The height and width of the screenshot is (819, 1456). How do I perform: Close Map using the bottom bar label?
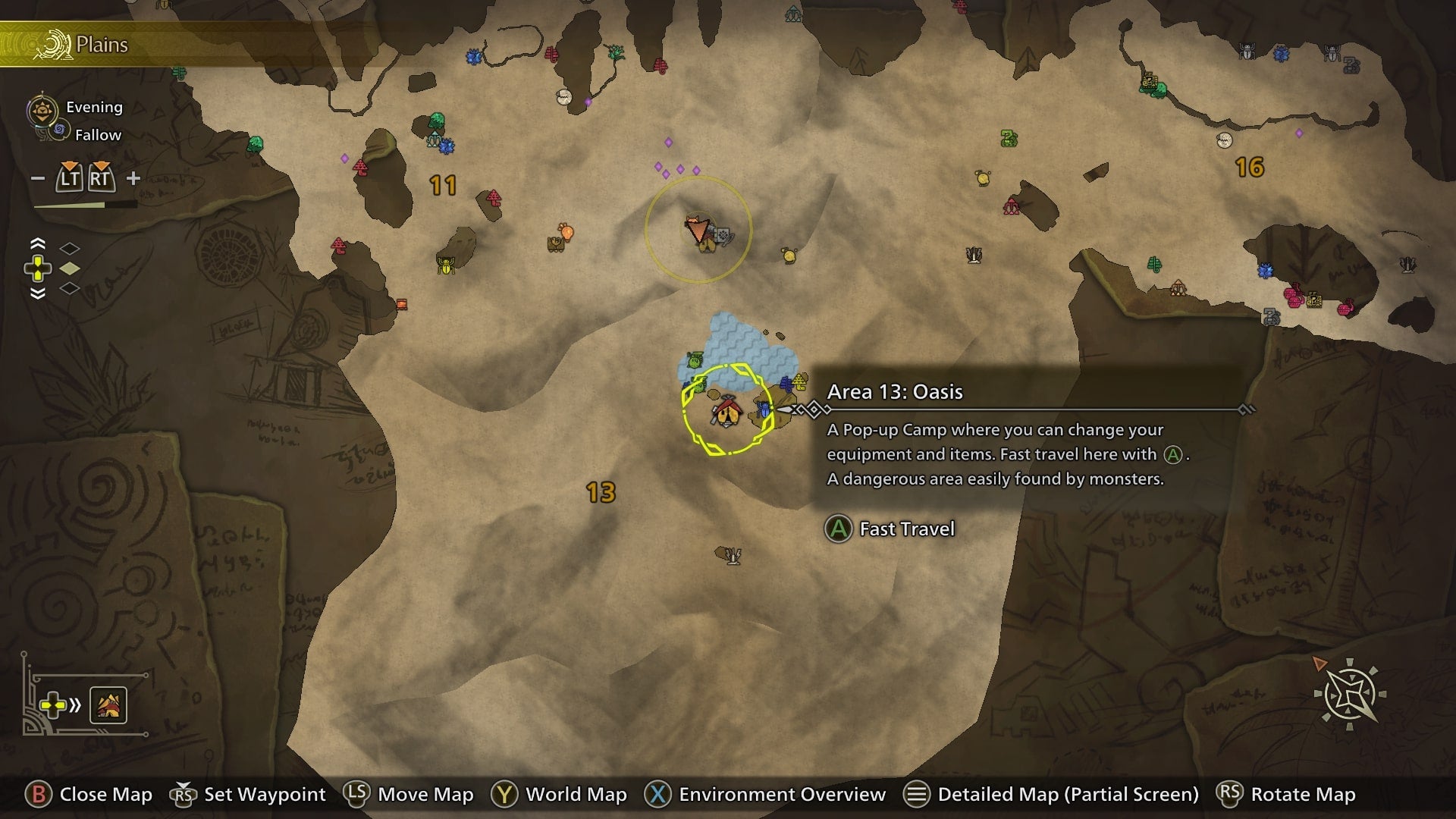coord(105,794)
